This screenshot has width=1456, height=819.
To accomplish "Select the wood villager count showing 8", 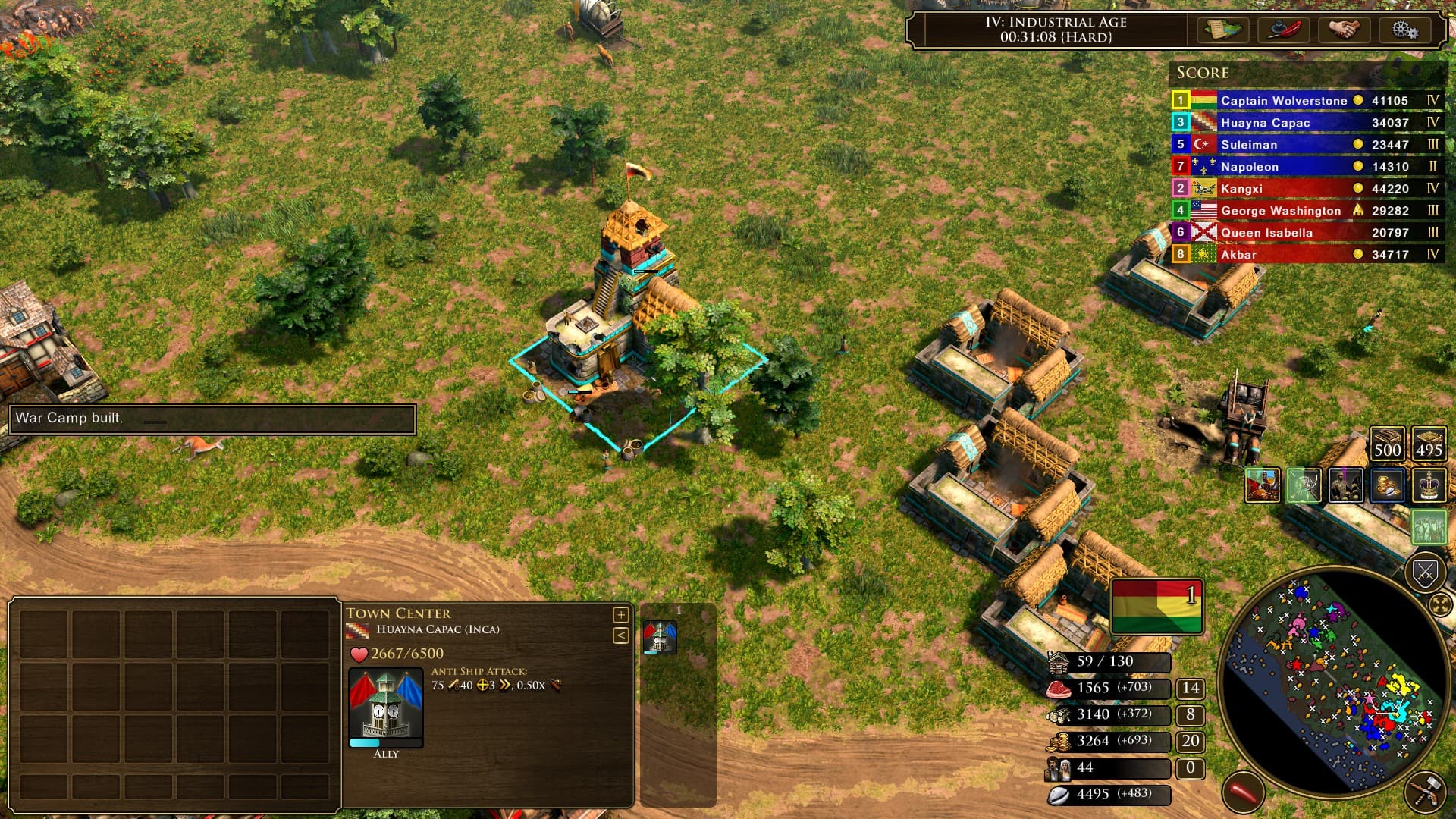I will click(x=1190, y=714).
